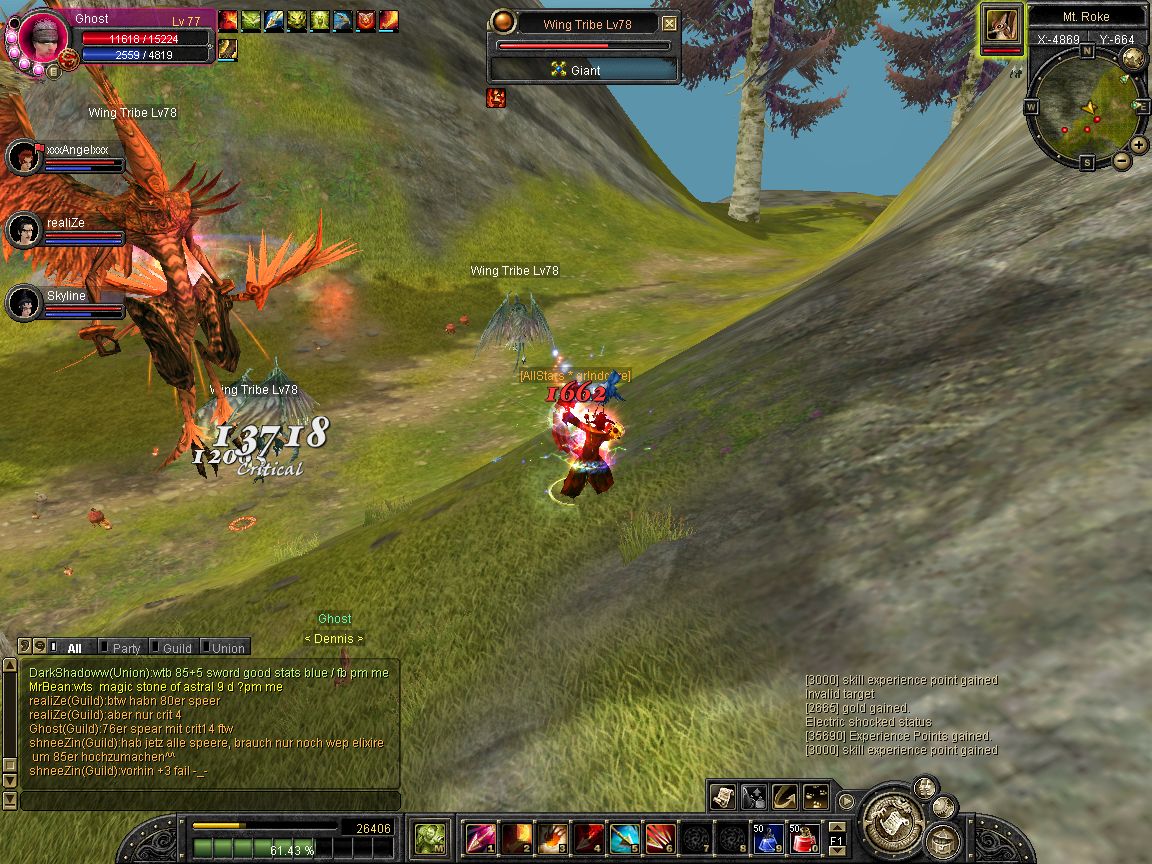Activate the pink spear skill in slot 1
This screenshot has height=864, width=1152.
click(x=481, y=838)
